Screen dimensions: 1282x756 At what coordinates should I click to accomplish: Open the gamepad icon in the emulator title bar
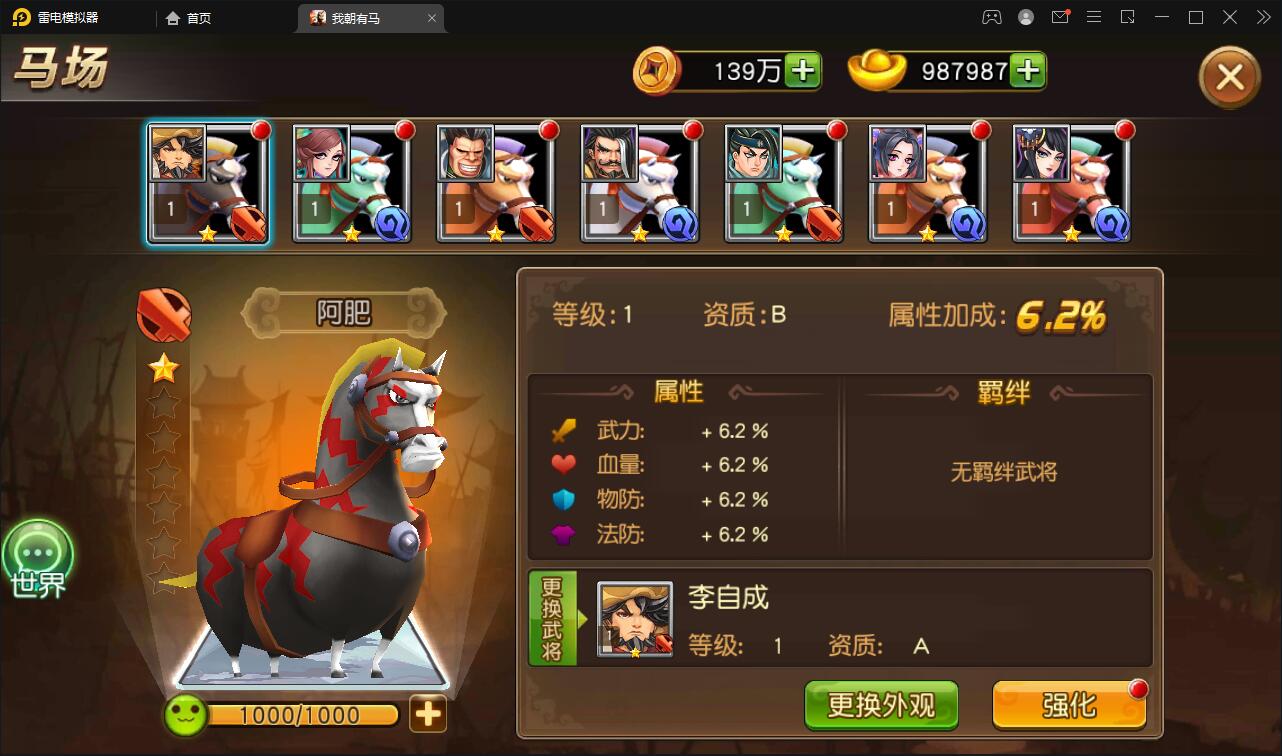[991, 17]
